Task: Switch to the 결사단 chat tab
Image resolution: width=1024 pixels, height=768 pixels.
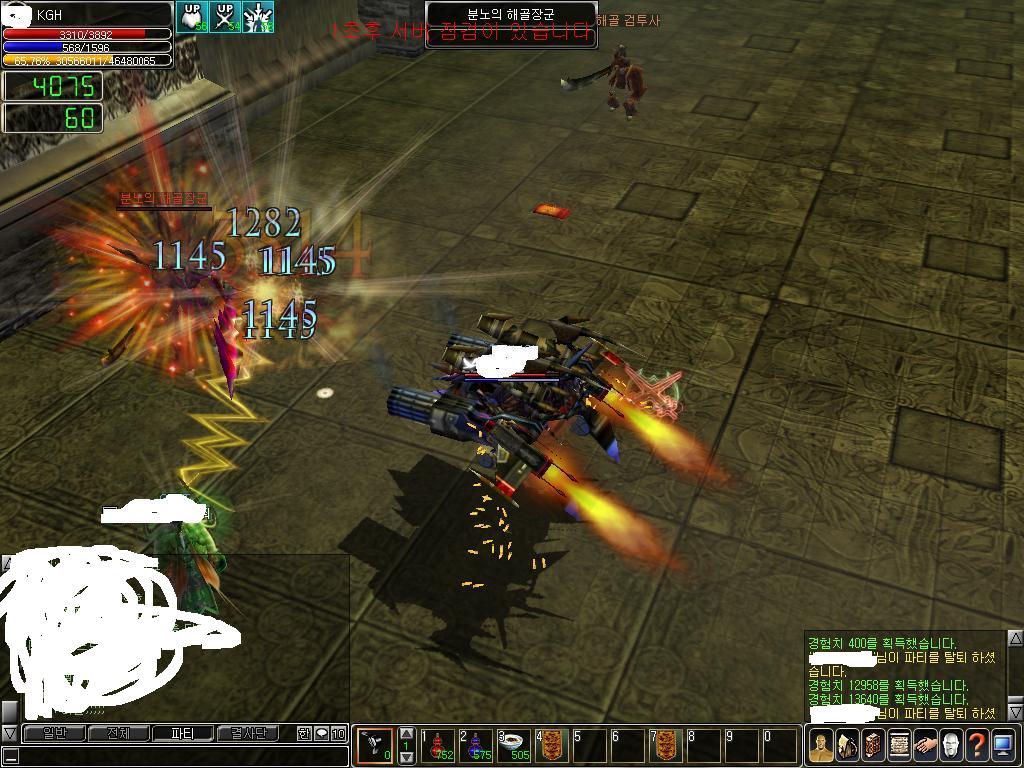Action: click(248, 734)
